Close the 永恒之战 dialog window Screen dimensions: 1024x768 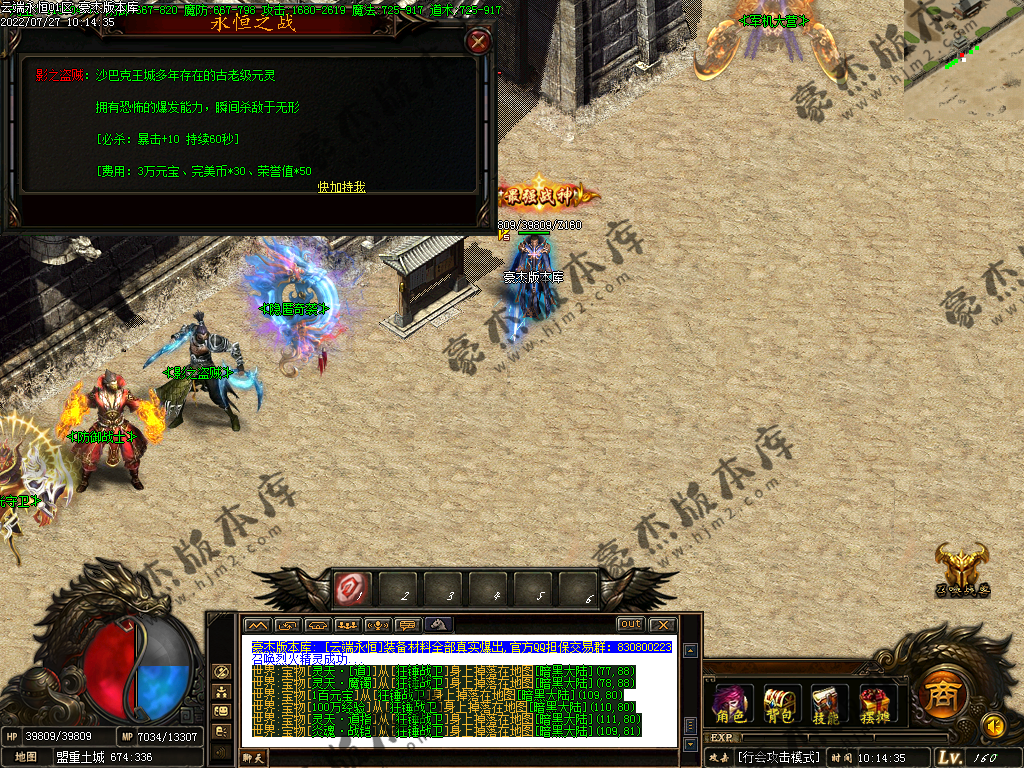point(479,41)
